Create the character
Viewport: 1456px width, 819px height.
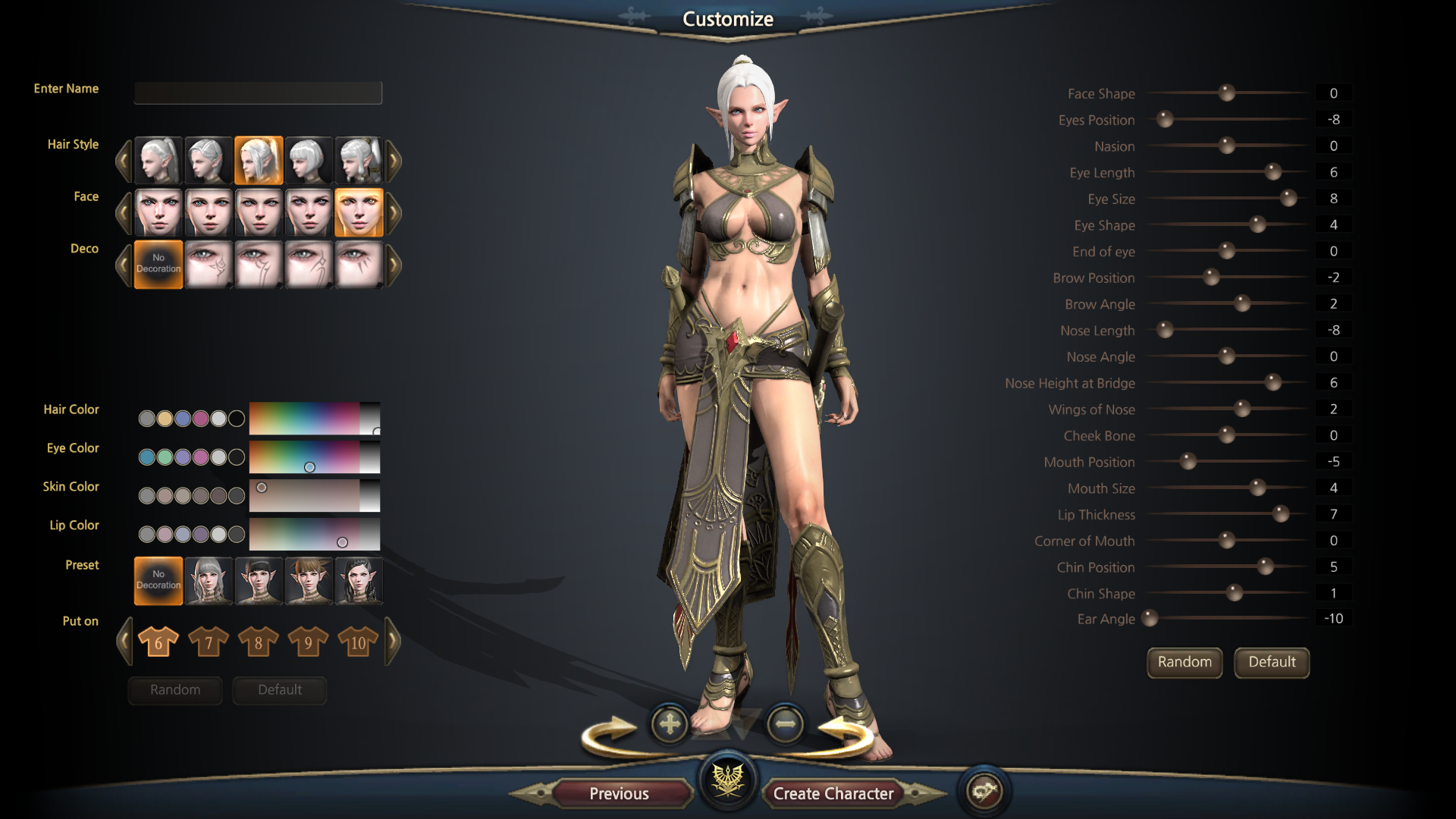pos(833,793)
